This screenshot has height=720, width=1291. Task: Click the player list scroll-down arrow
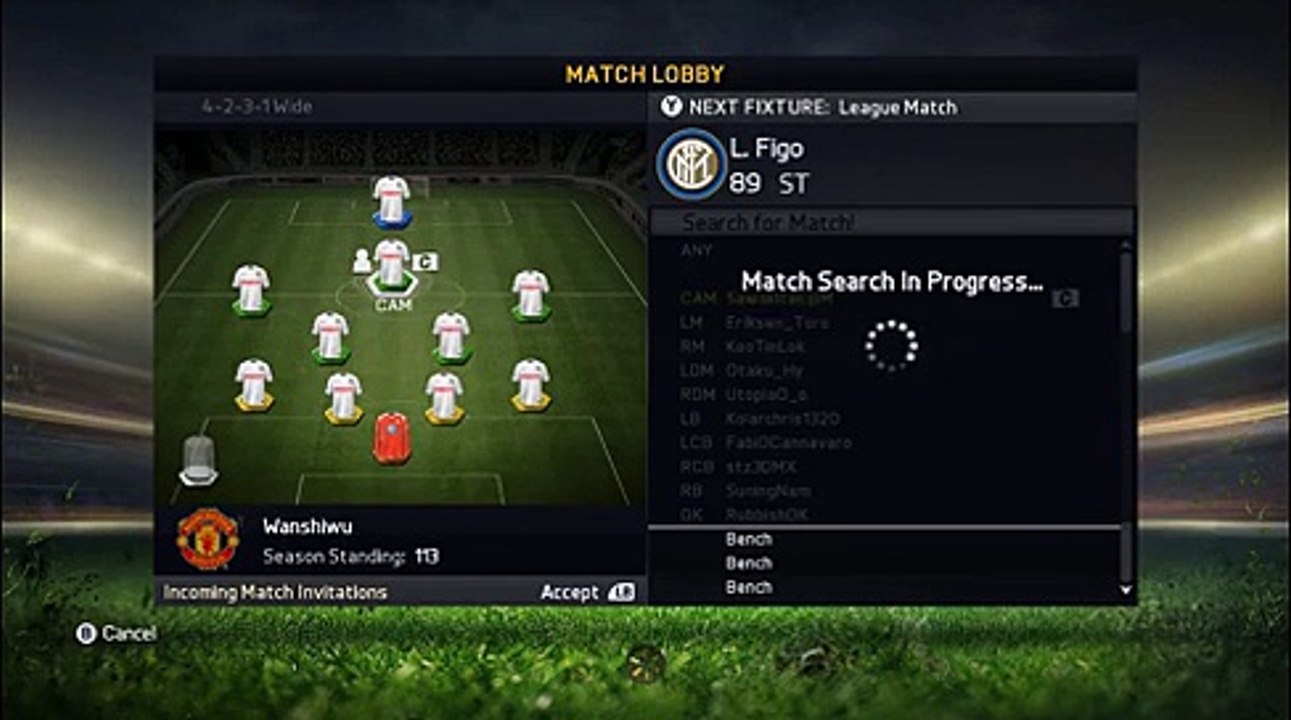click(x=1127, y=590)
